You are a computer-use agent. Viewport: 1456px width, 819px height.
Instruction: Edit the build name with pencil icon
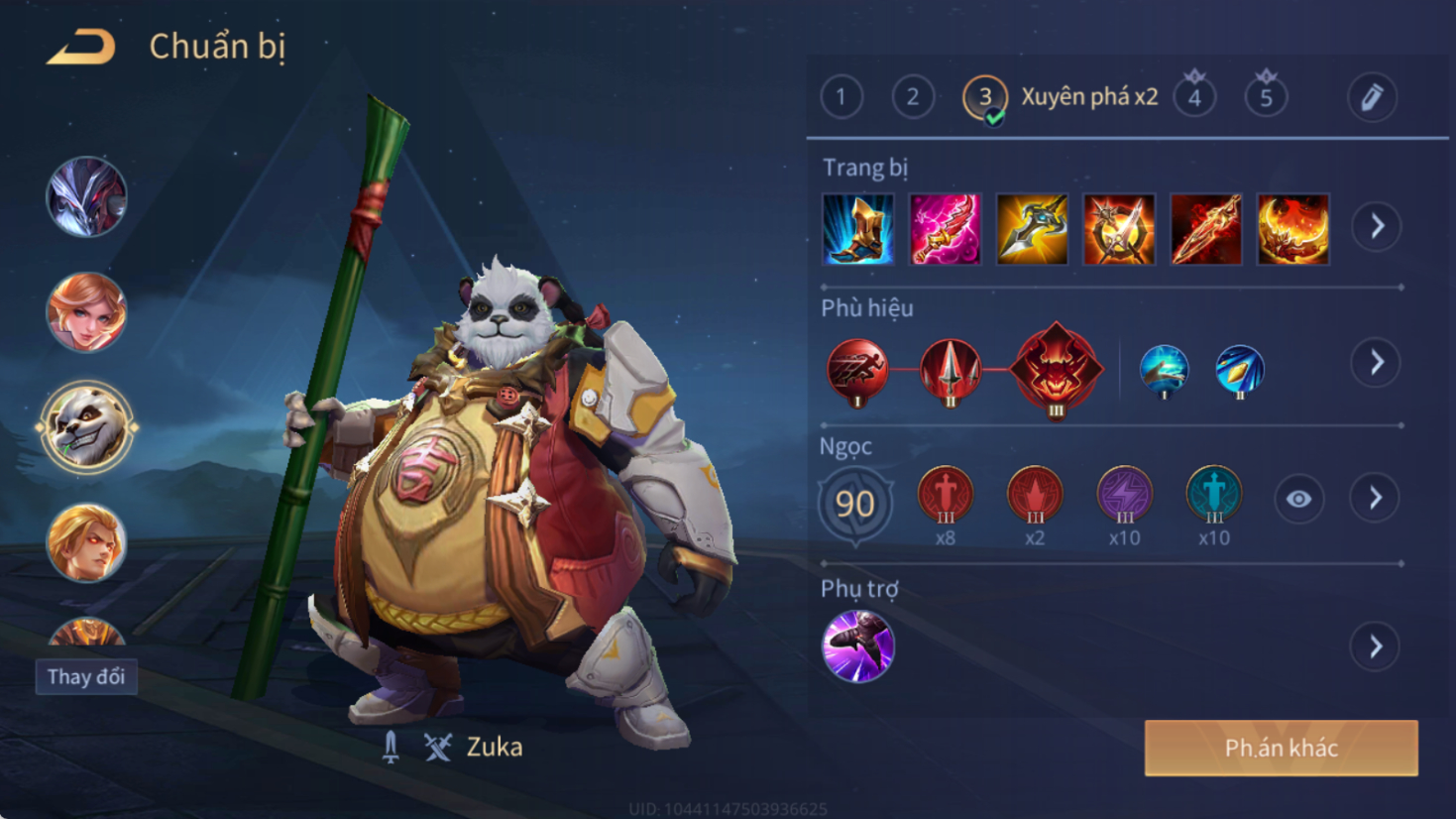(1372, 97)
